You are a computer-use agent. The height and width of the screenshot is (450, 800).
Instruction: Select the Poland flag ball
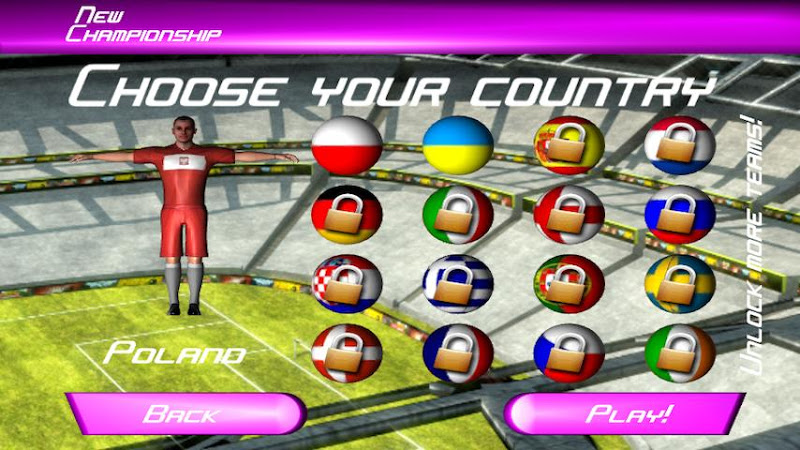[x=346, y=145]
